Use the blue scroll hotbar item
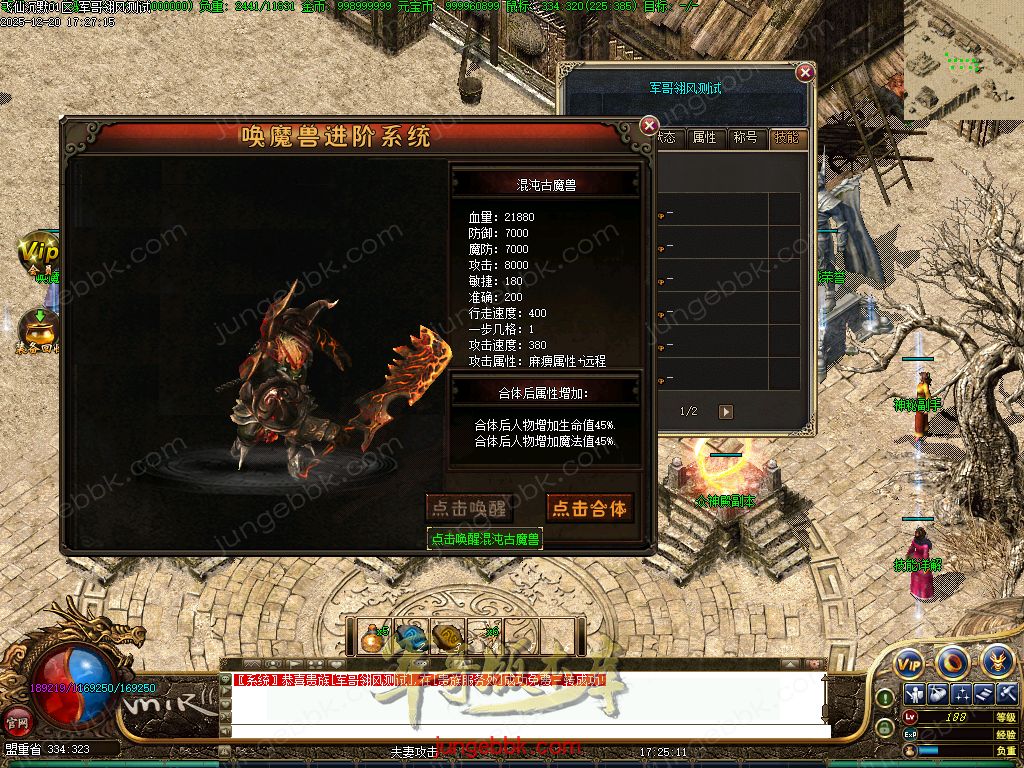The image size is (1024, 768). [410, 637]
